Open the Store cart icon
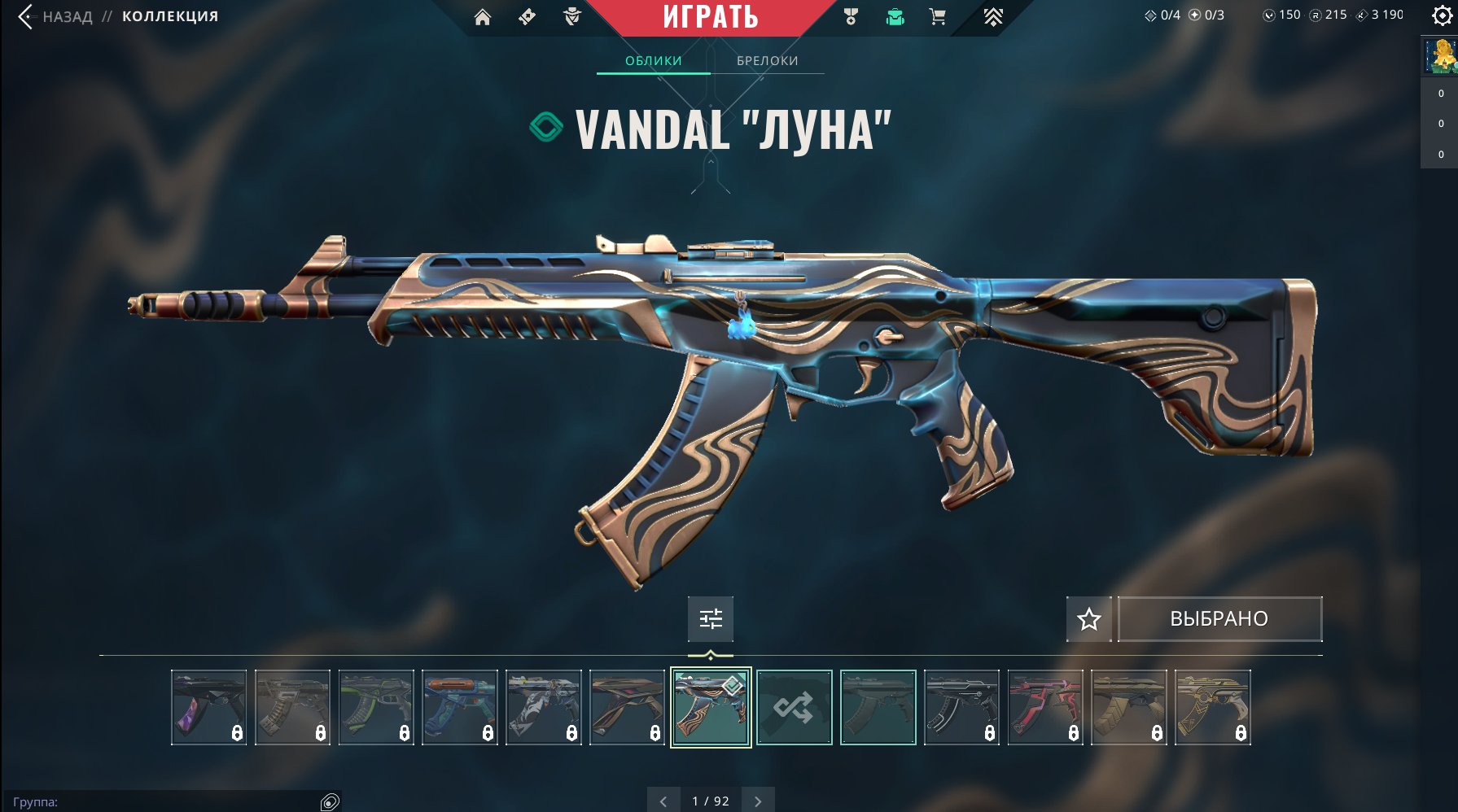 click(938, 17)
